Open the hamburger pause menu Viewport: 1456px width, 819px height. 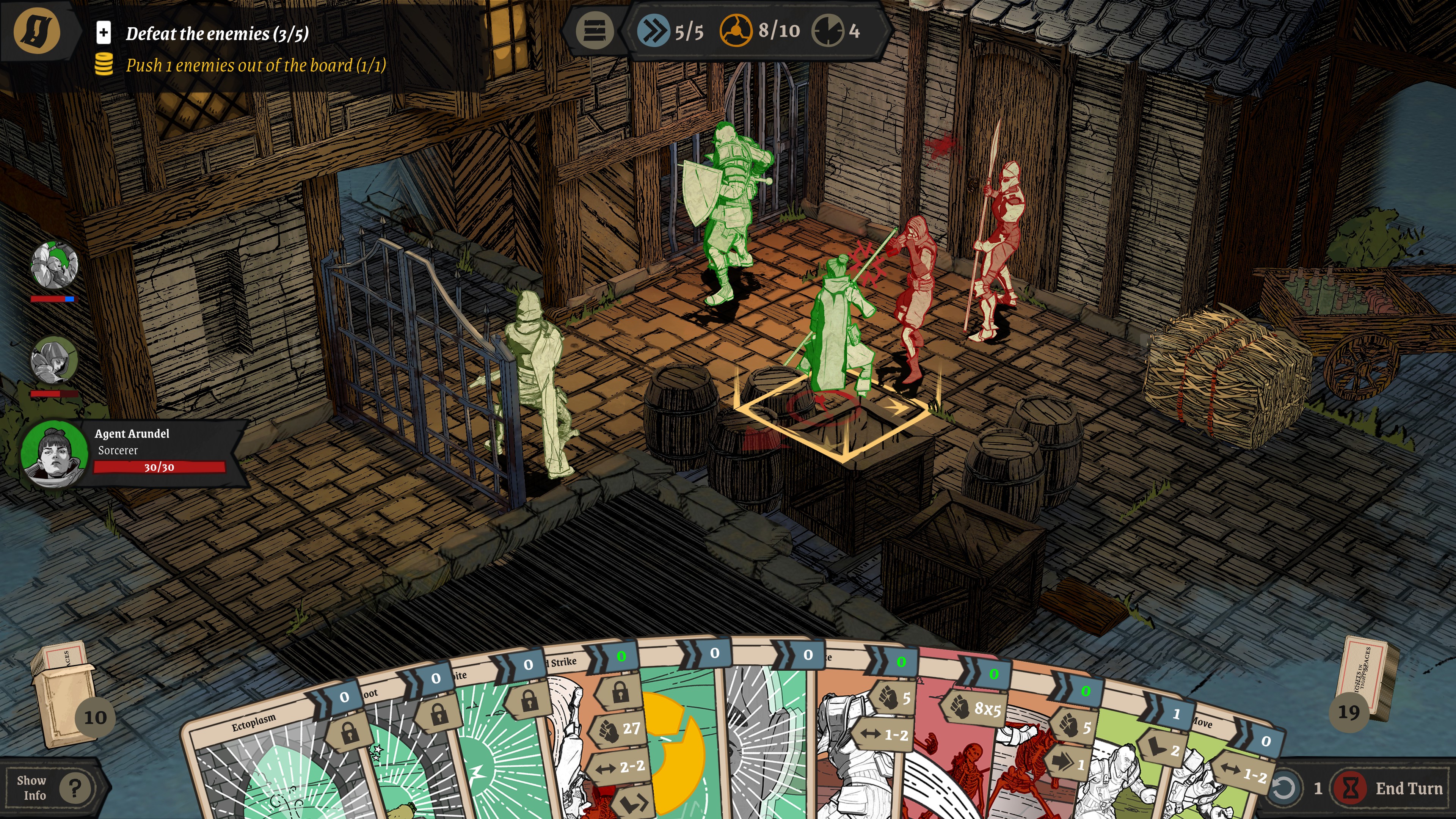(594, 30)
